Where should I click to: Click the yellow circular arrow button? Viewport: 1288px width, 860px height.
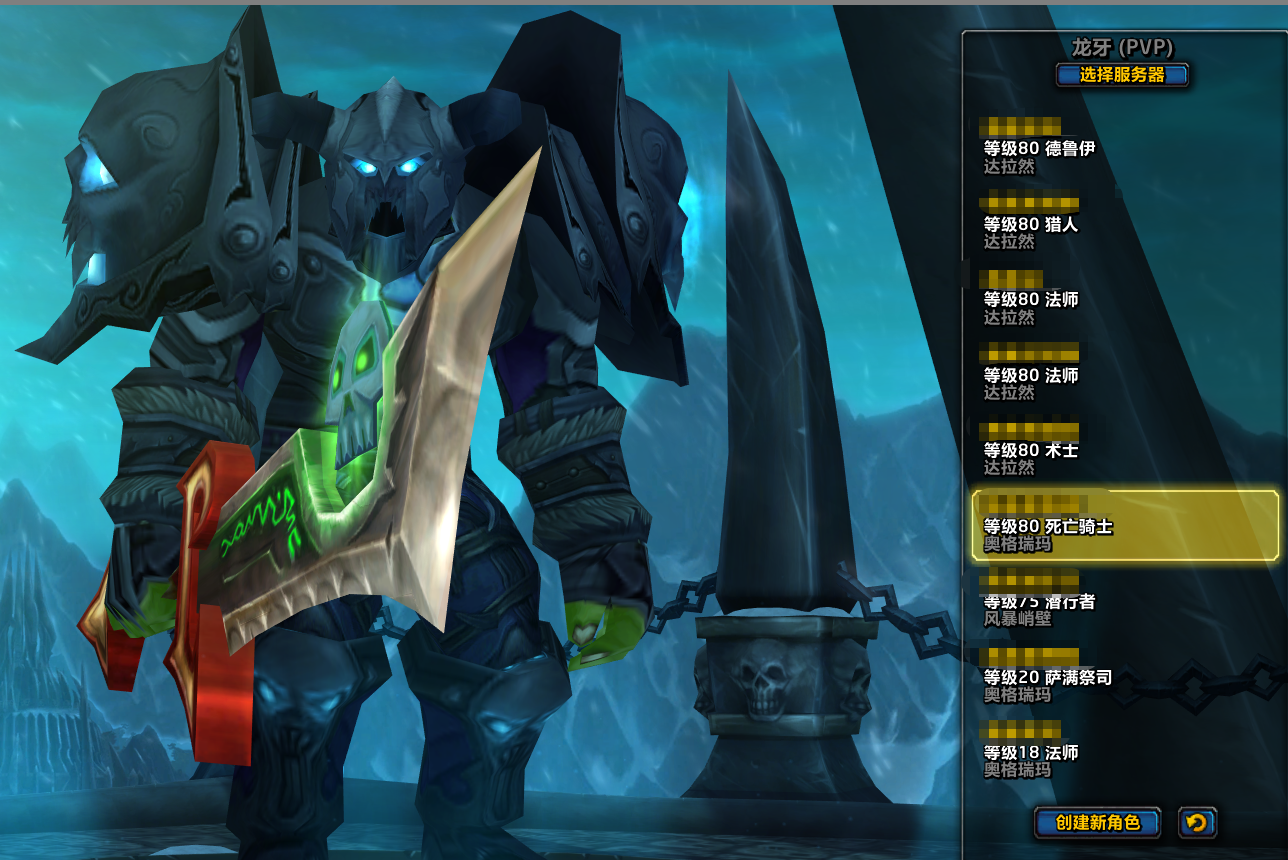tap(1197, 823)
